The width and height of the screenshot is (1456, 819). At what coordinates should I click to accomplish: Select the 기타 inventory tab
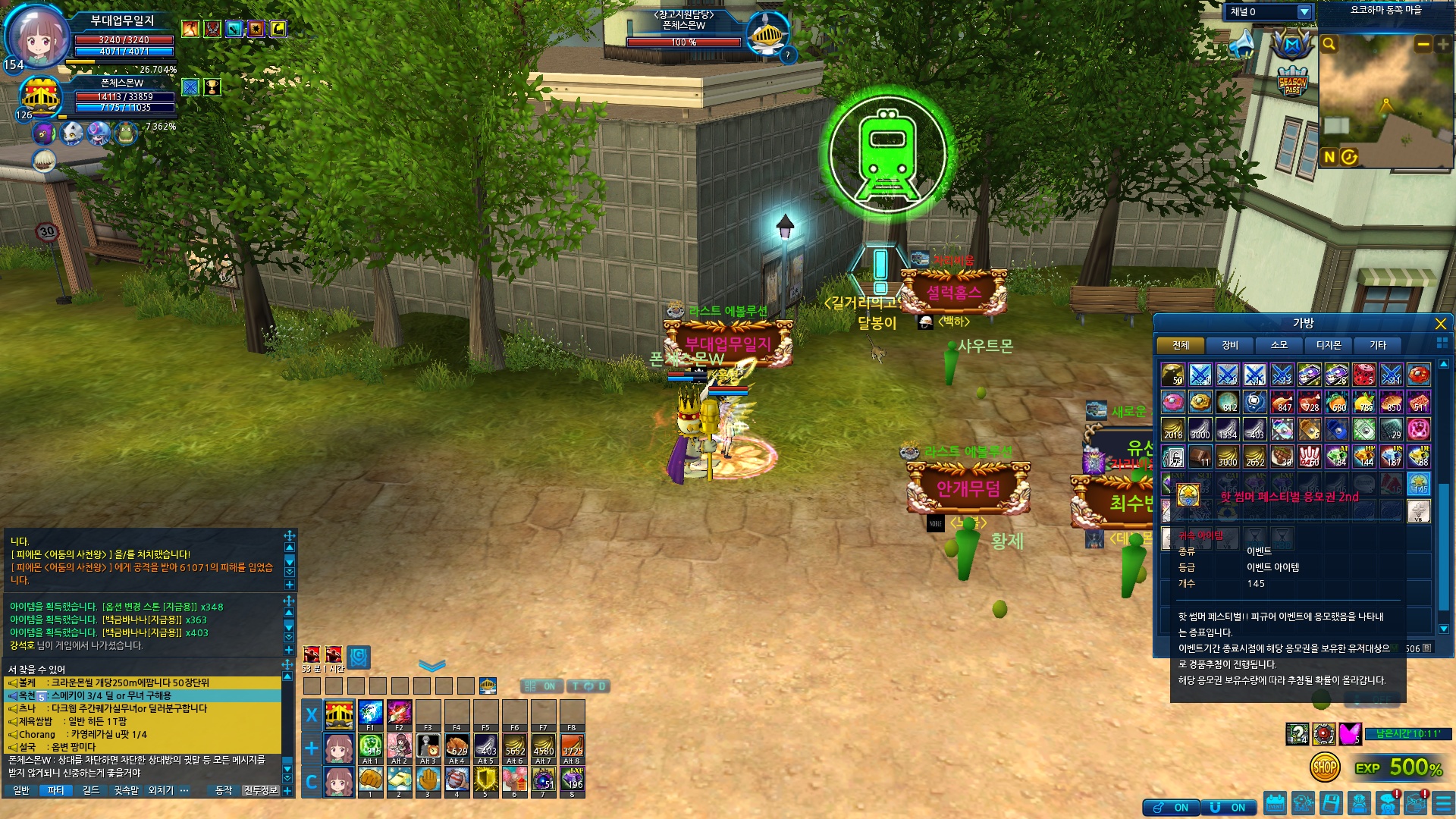1377,345
